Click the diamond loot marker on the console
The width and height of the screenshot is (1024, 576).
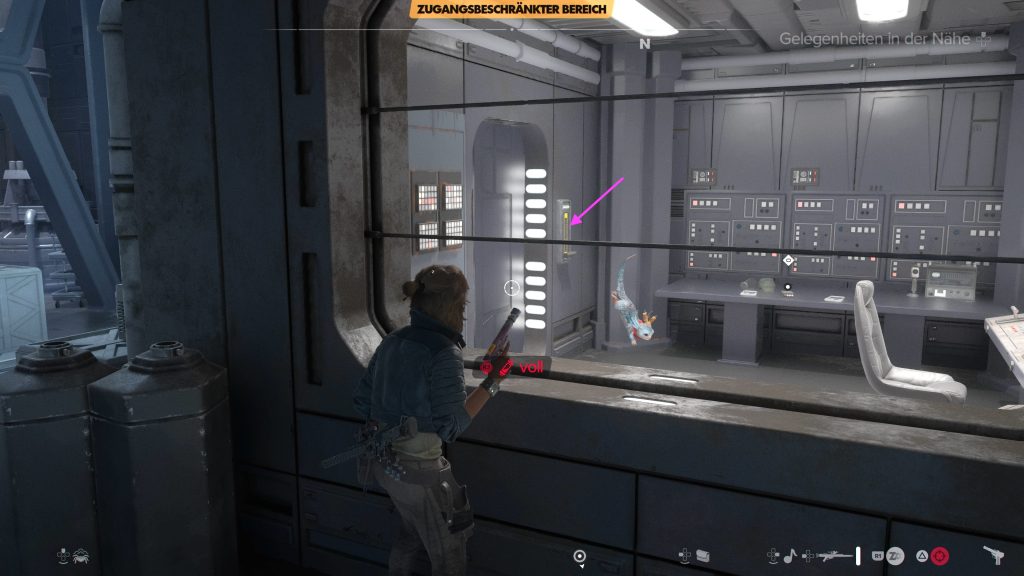tap(788, 261)
